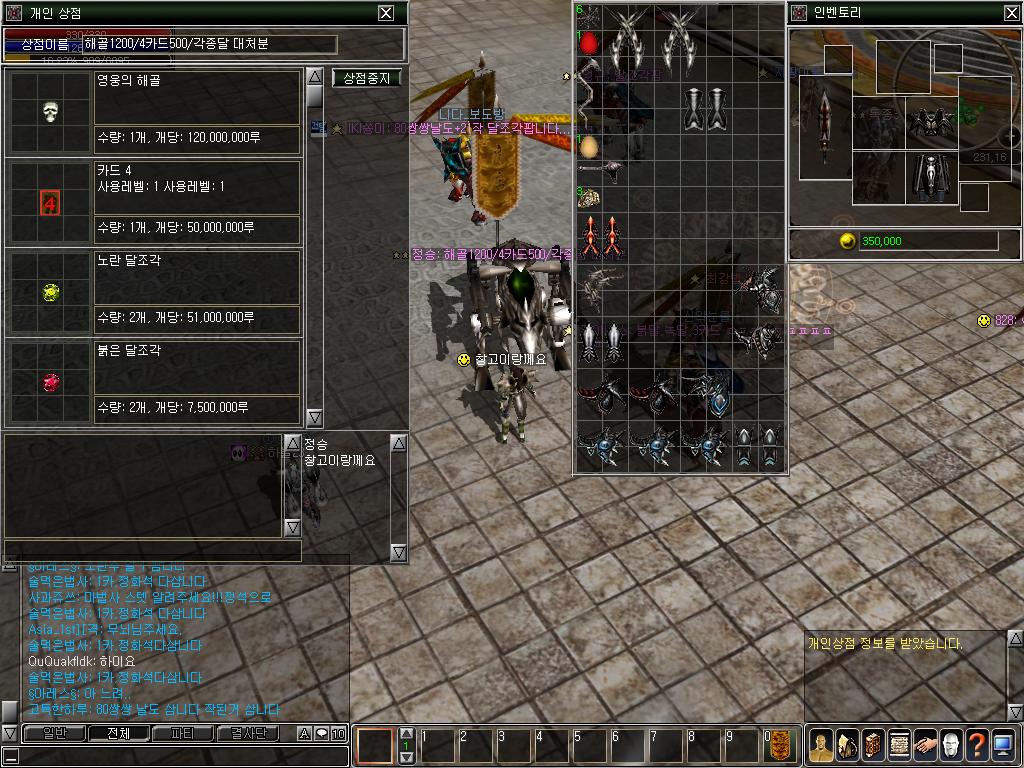Screen dimensions: 1024x768
Task: Click the gold coin money icon
Action: click(847, 241)
